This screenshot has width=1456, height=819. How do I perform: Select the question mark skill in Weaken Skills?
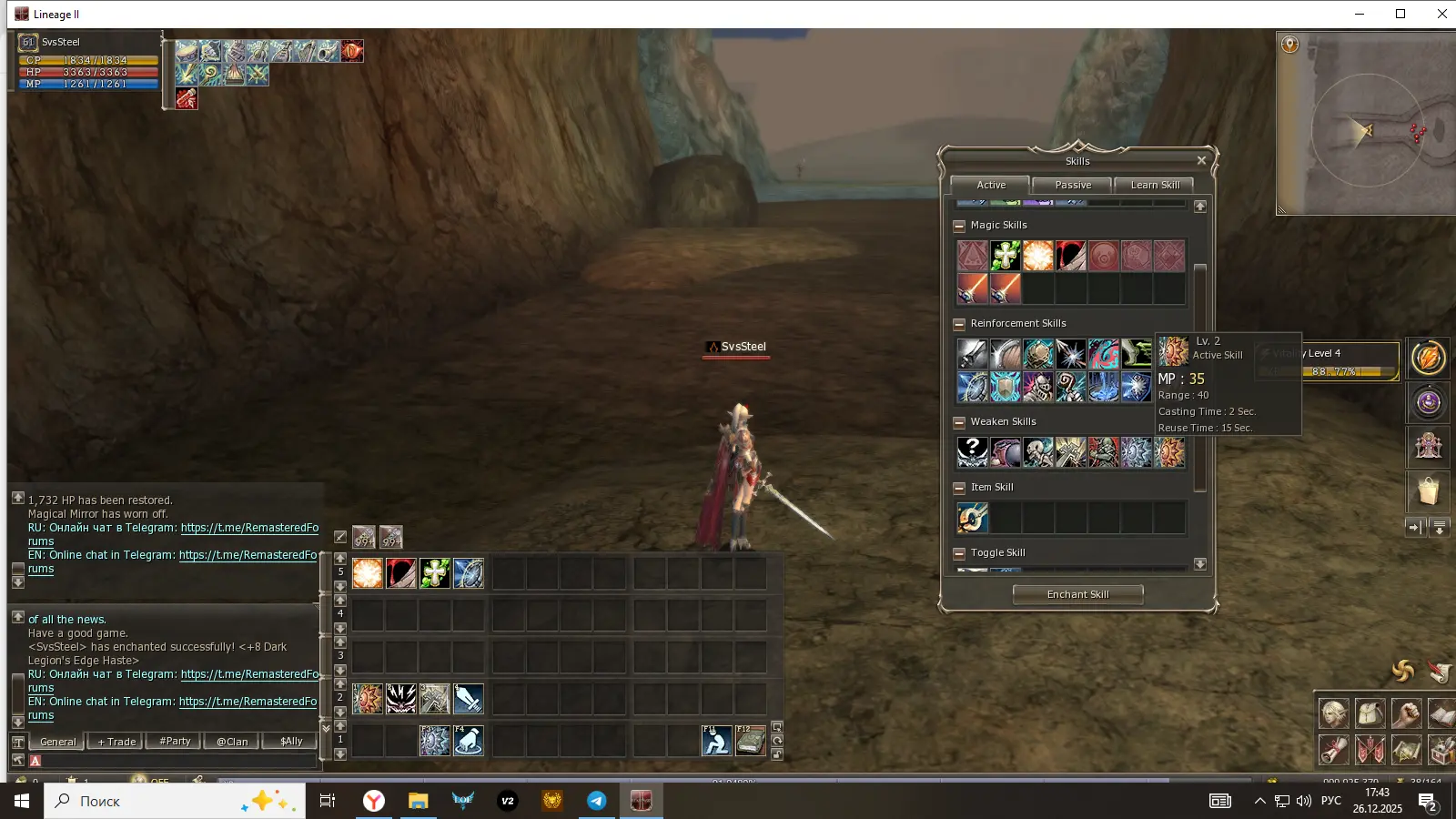[x=972, y=452]
